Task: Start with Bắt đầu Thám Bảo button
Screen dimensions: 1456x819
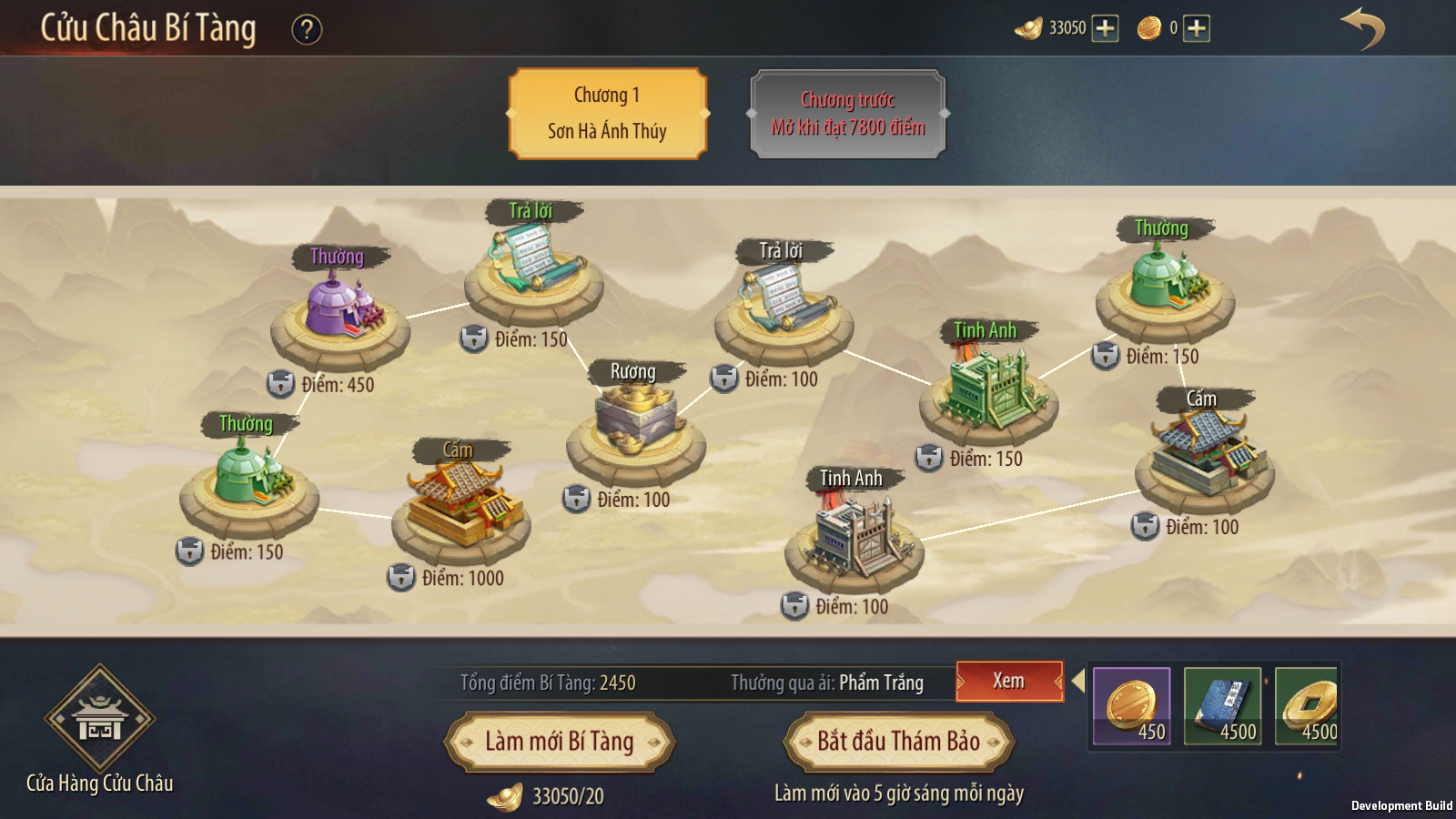Action: [x=898, y=742]
